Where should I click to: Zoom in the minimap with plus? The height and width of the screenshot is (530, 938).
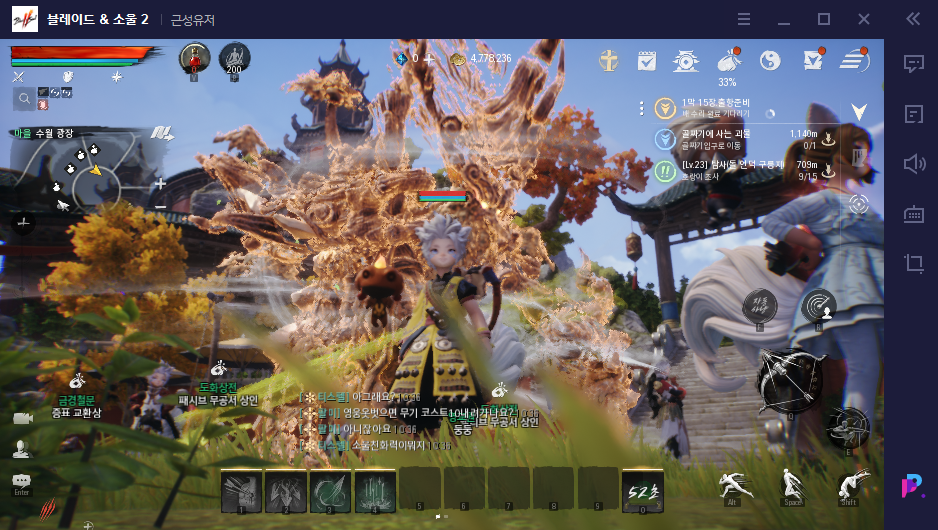point(160,184)
